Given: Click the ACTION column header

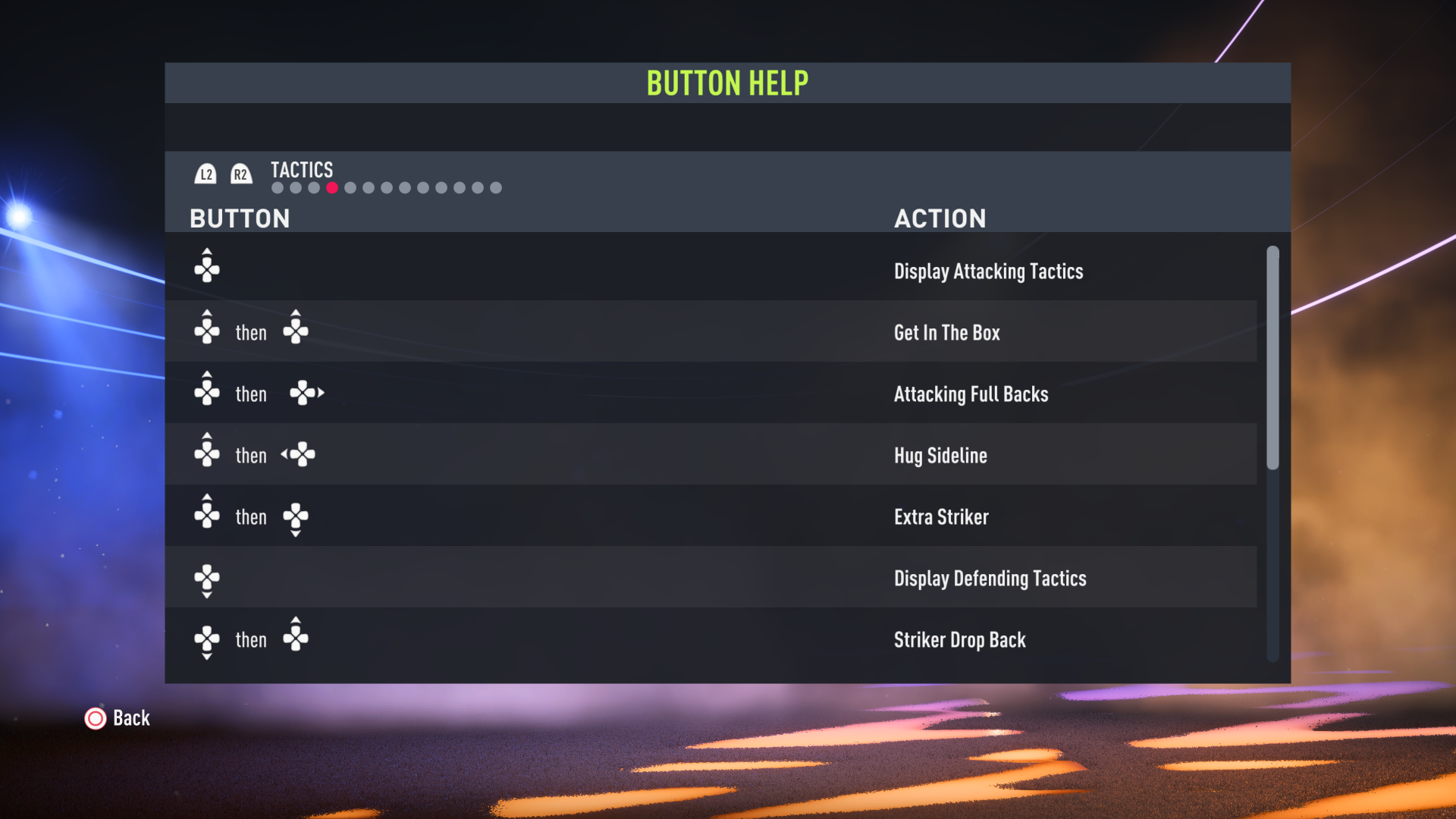Looking at the screenshot, I should click(x=940, y=218).
